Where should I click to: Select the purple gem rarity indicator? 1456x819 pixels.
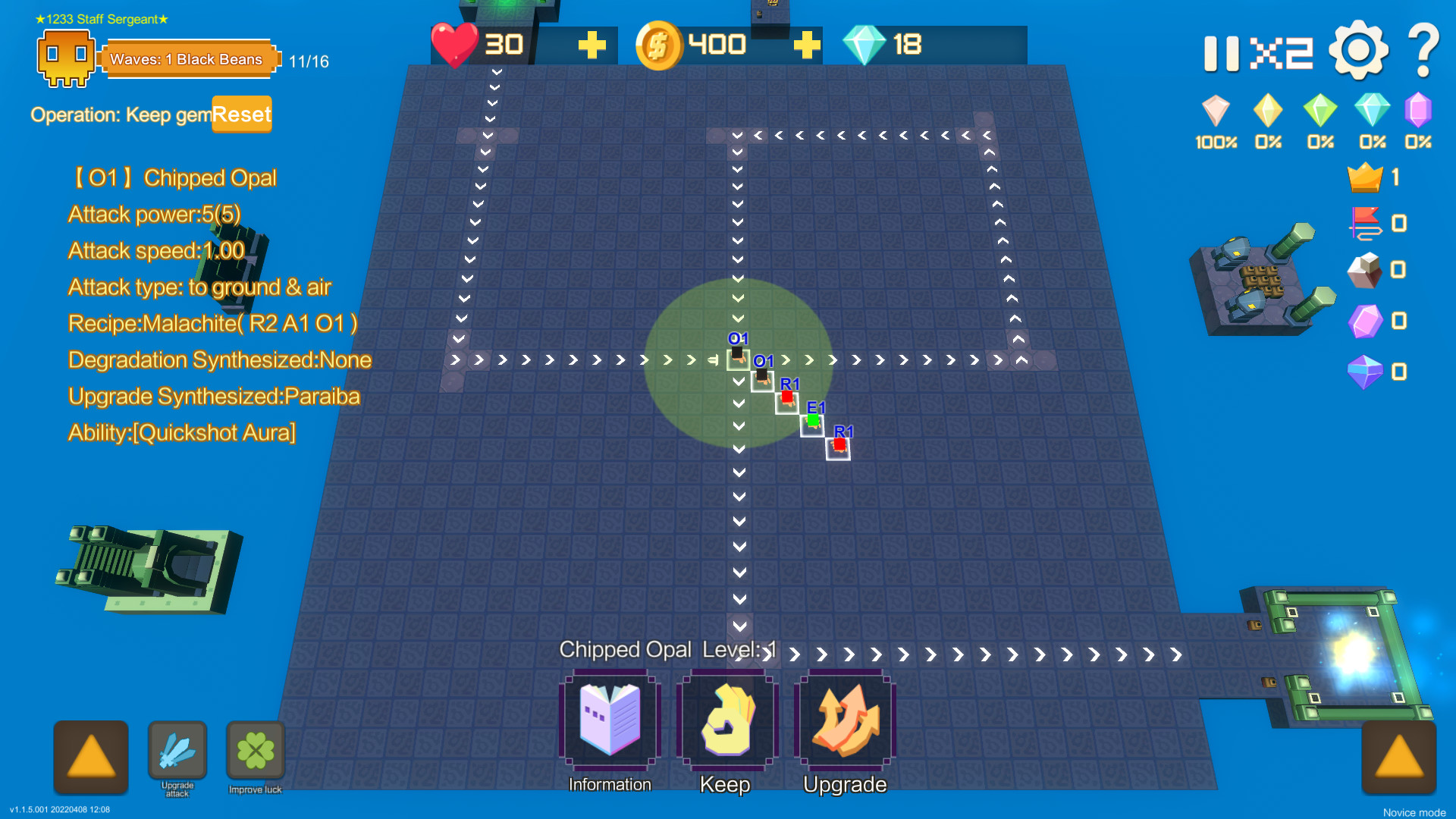coord(1418,114)
